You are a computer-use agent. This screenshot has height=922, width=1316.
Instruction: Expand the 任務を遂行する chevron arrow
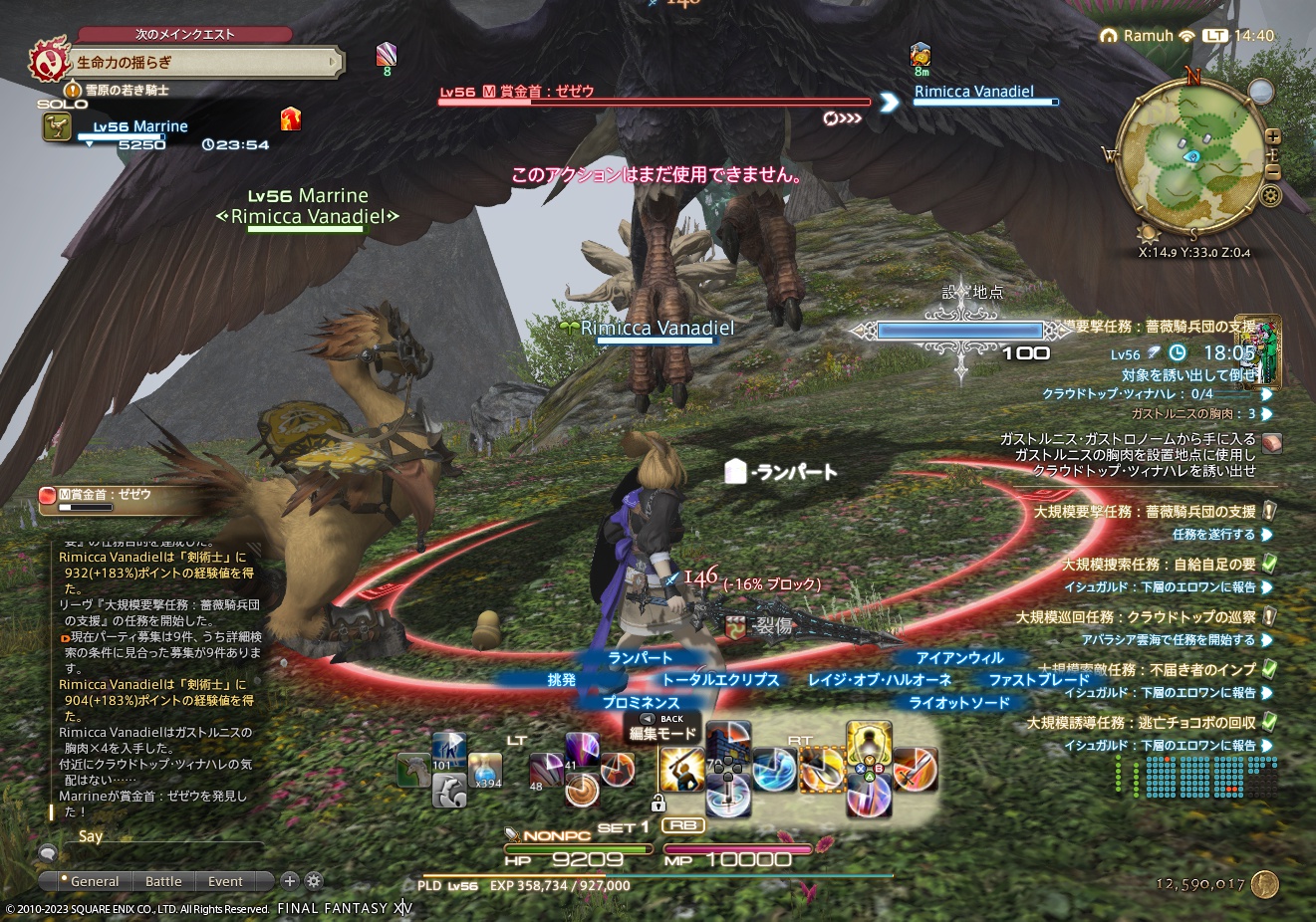click(x=1268, y=537)
